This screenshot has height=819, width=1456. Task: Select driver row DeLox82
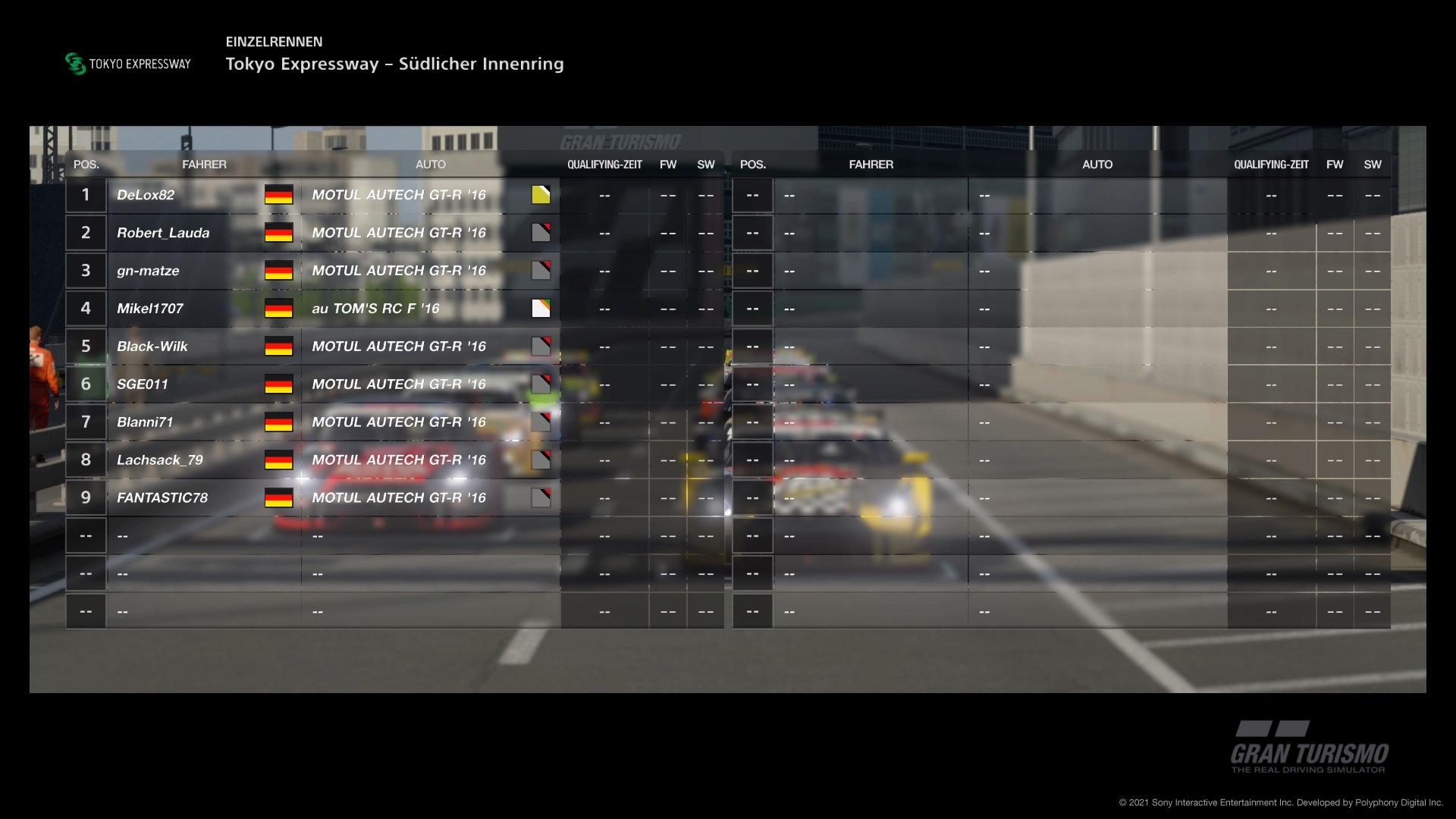146,195
